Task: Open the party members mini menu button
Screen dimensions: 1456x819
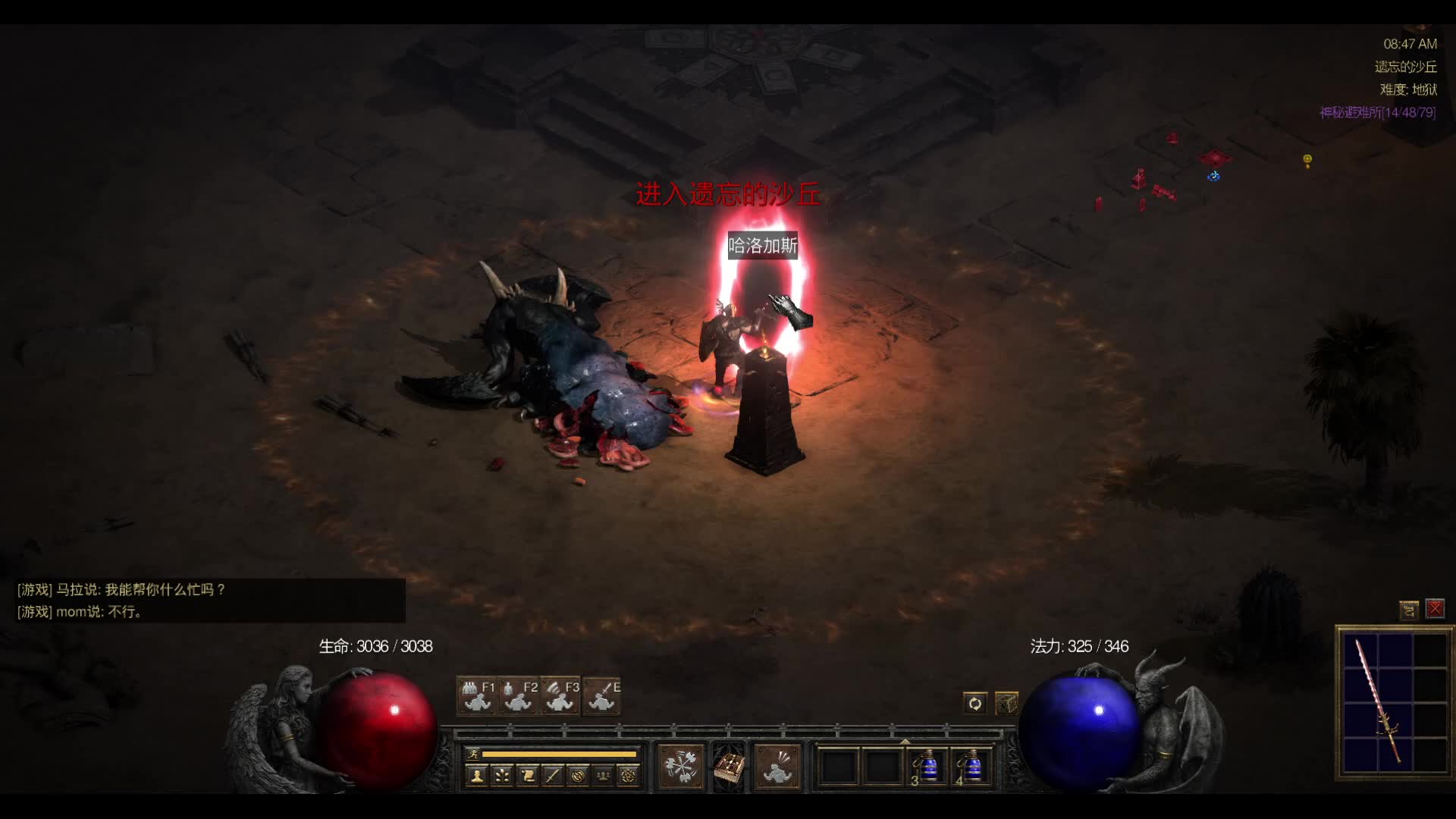Action: (x=603, y=776)
